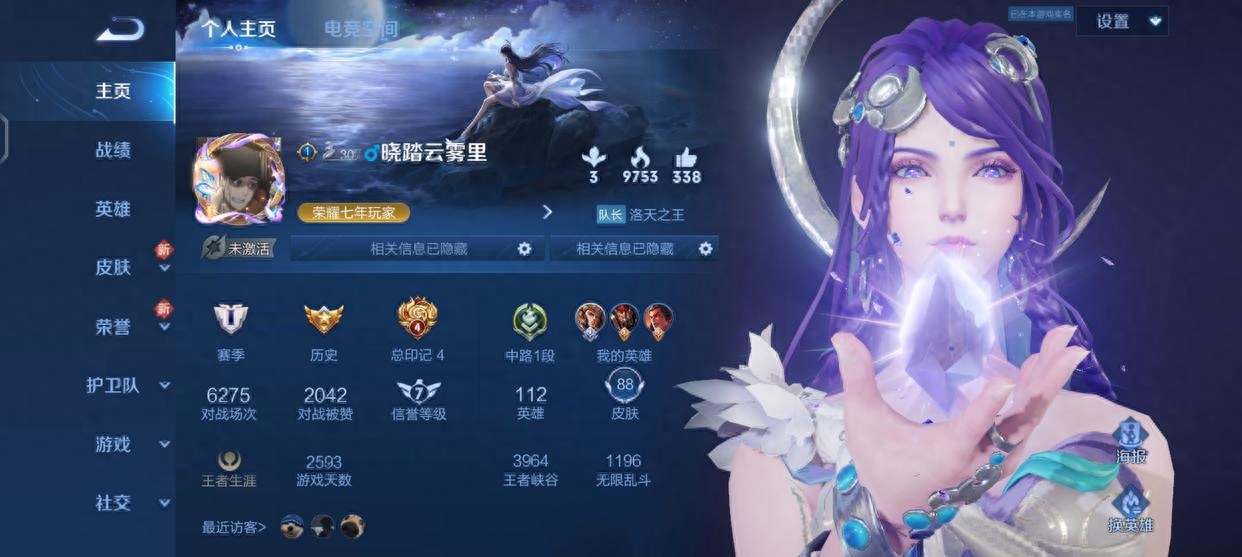The height and width of the screenshot is (557, 1242).
Task: Open the 海报 poster button
Action: (1131, 441)
